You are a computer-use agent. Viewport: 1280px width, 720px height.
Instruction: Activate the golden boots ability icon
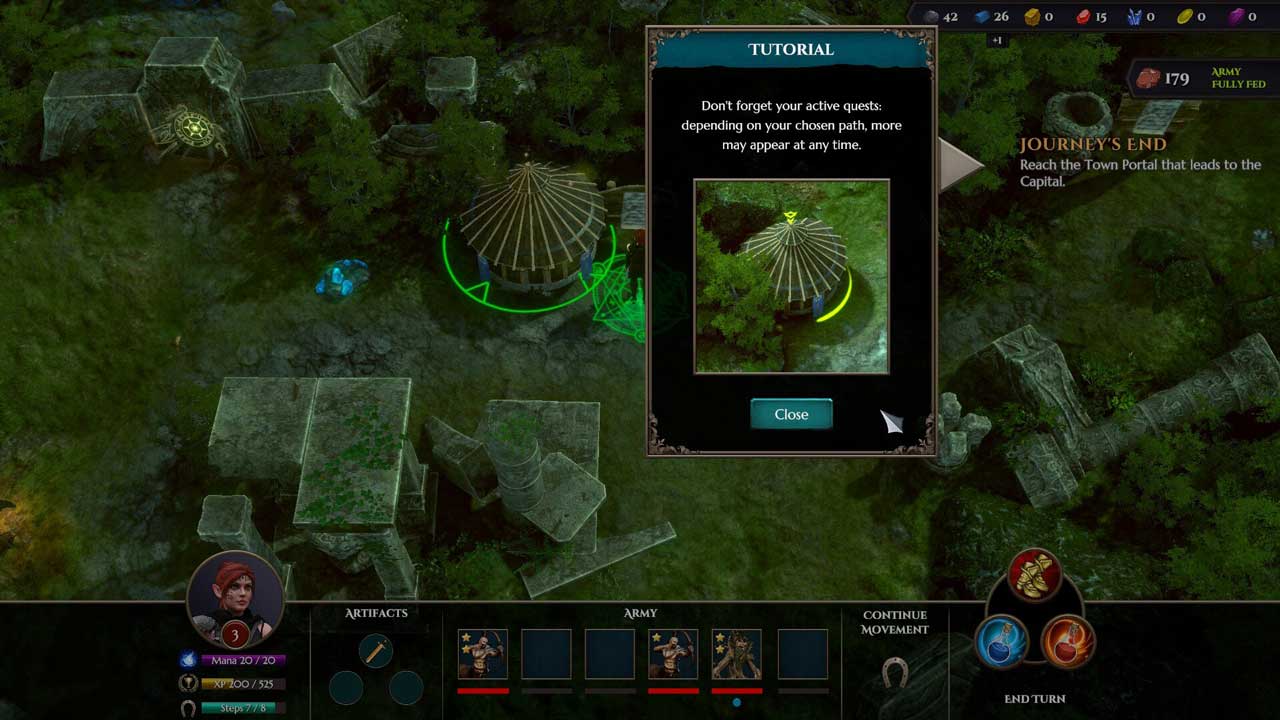click(1035, 575)
